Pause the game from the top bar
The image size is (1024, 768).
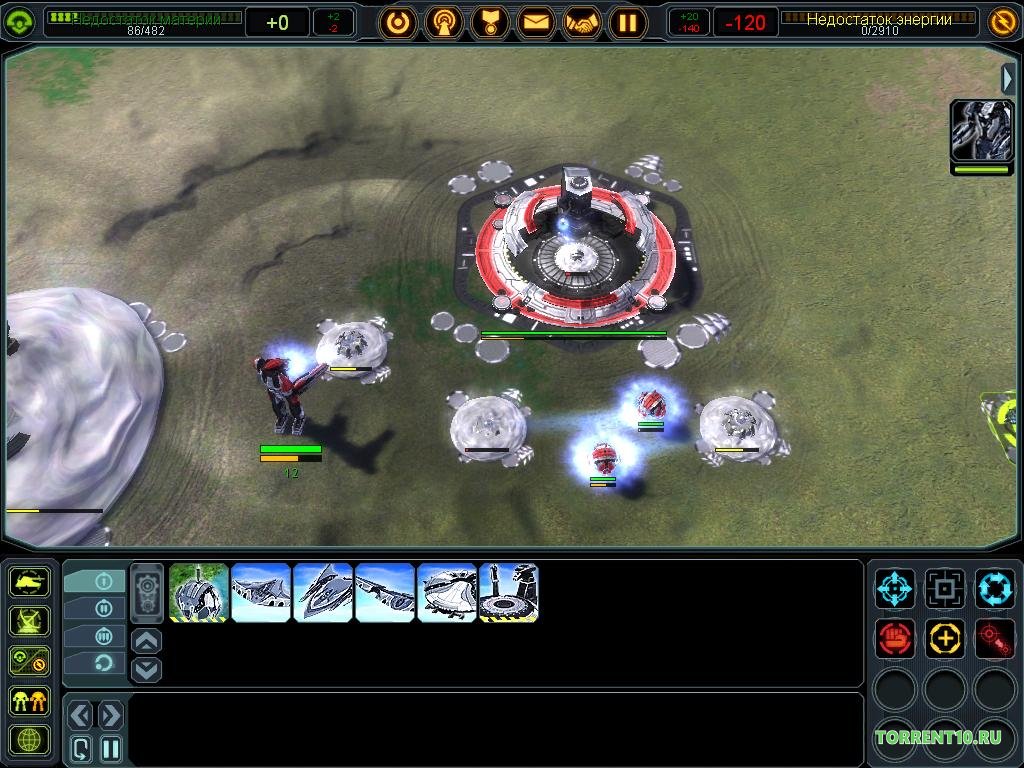[628, 21]
